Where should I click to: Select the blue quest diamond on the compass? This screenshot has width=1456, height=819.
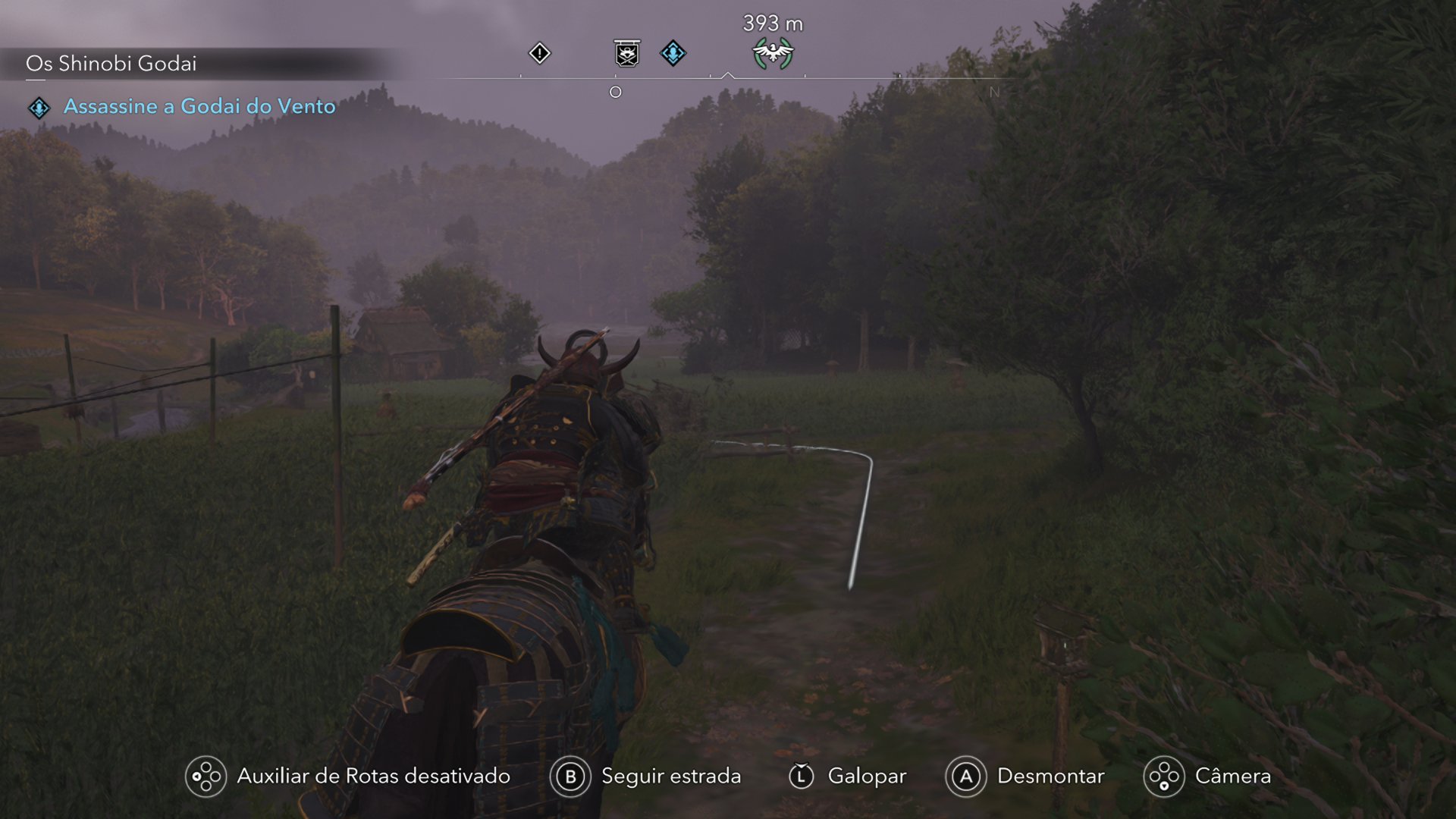[672, 53]
